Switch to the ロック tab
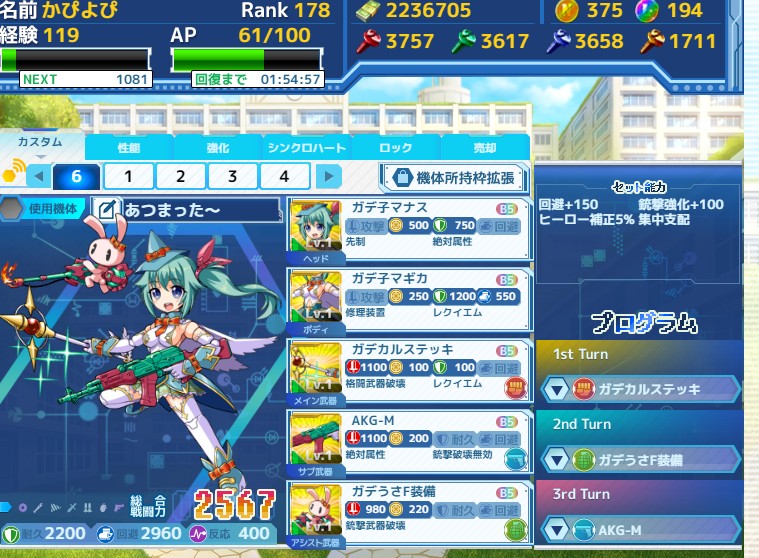Viewport: 759px width, 558px height. pyautogui.click(x=395, y=147)
